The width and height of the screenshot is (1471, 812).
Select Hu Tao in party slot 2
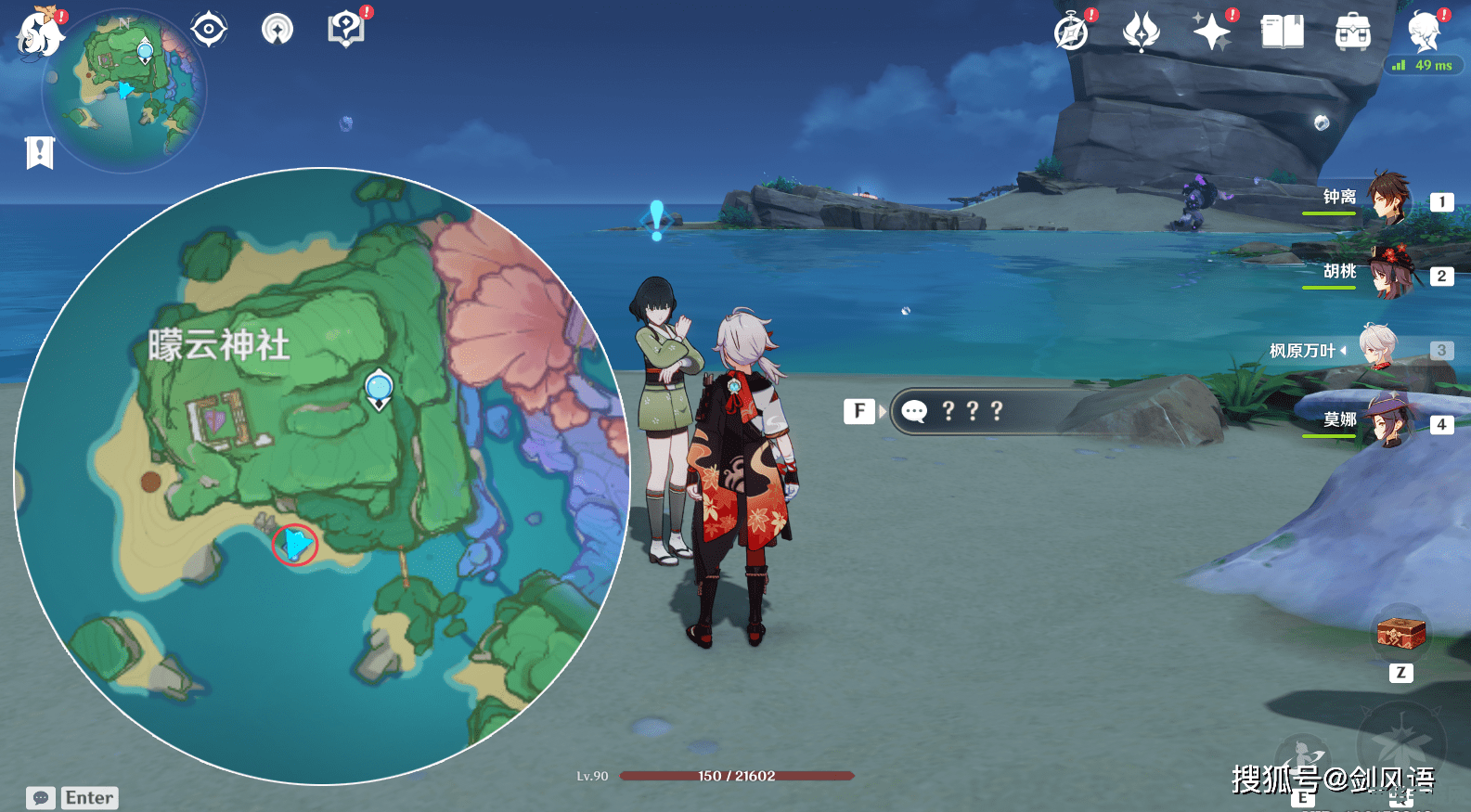point(1390,276)
